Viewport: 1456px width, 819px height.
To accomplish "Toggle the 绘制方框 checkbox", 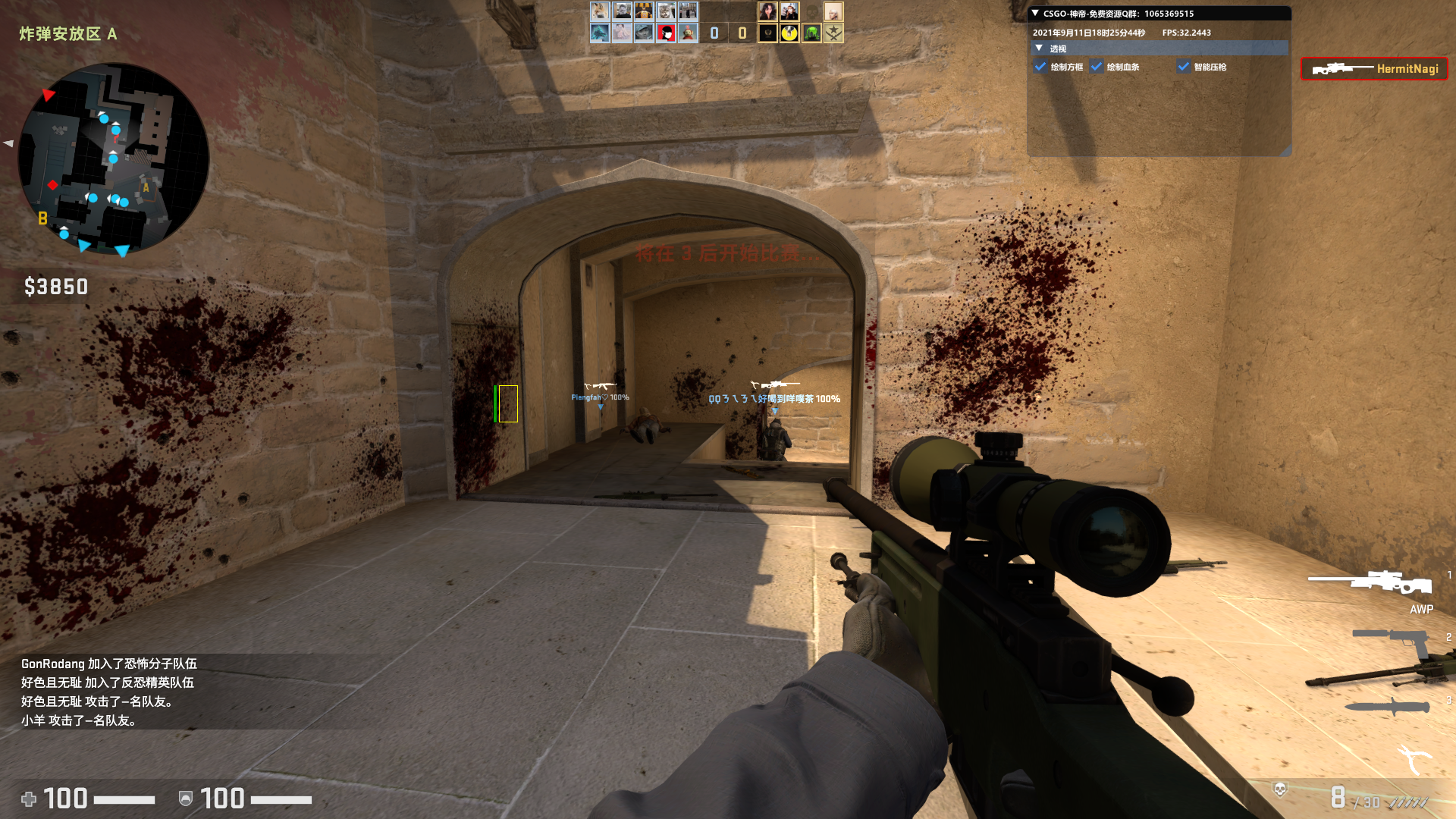I will pyautogui.click(x=1040, y=67).
